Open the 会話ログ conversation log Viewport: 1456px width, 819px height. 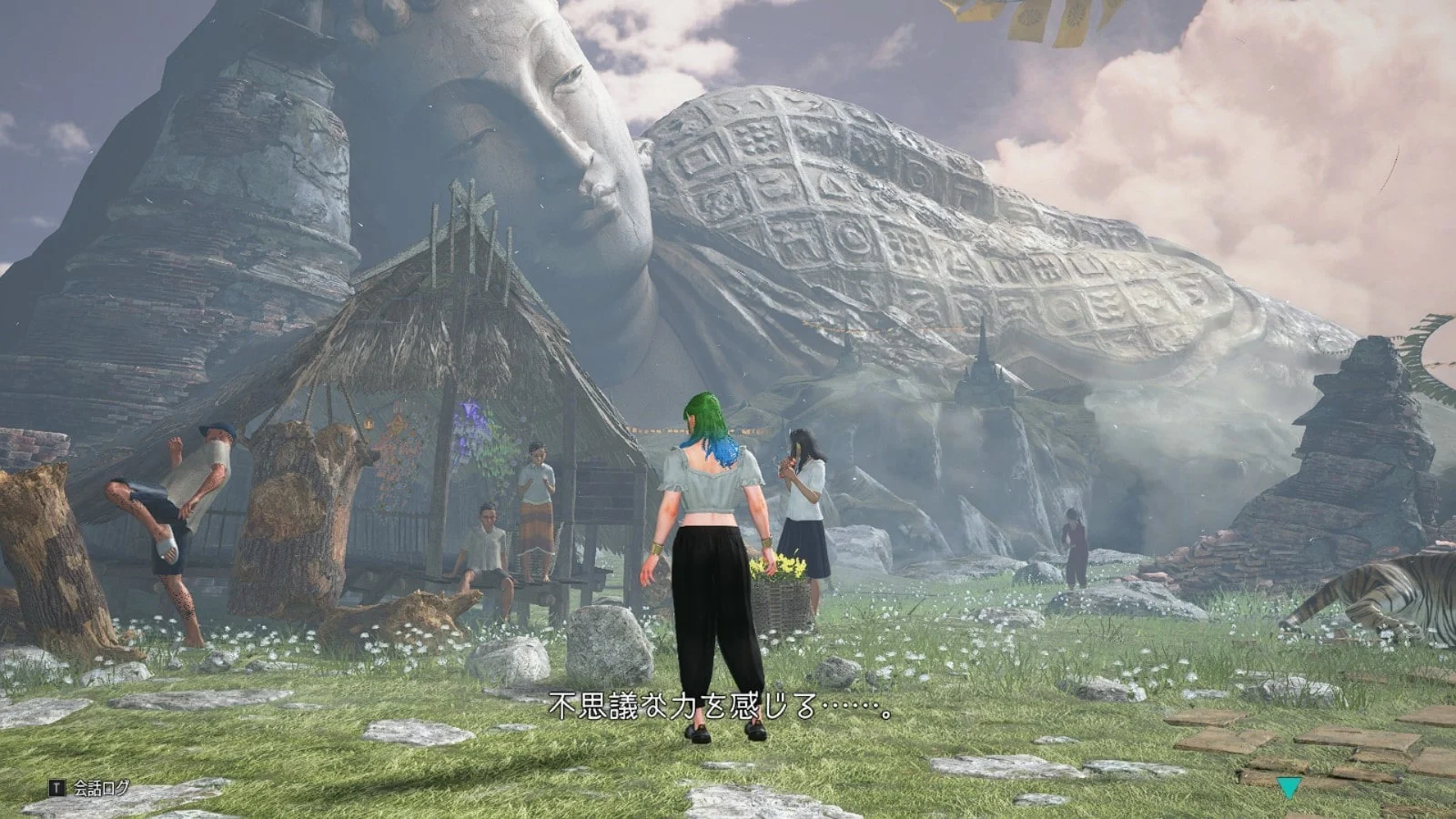point(90,787)
